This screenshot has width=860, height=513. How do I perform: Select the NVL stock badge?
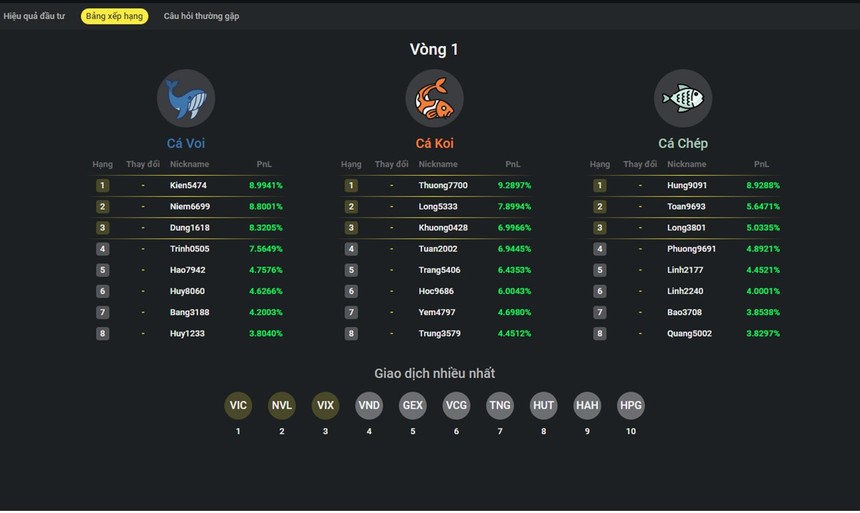tap(282, 405)
